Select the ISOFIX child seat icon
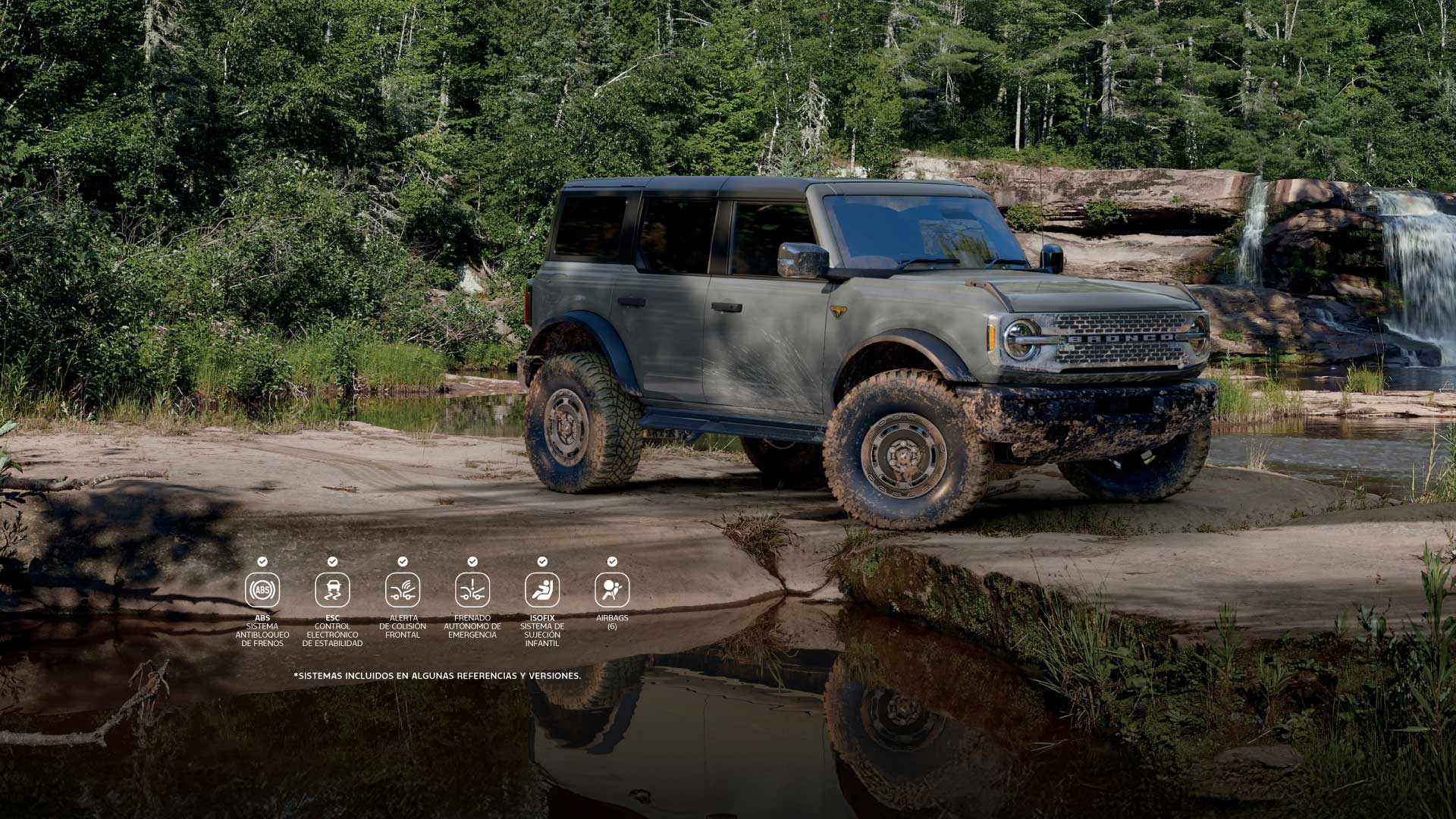The height and width of the screenshot is (819, 1456). point(542,590)
